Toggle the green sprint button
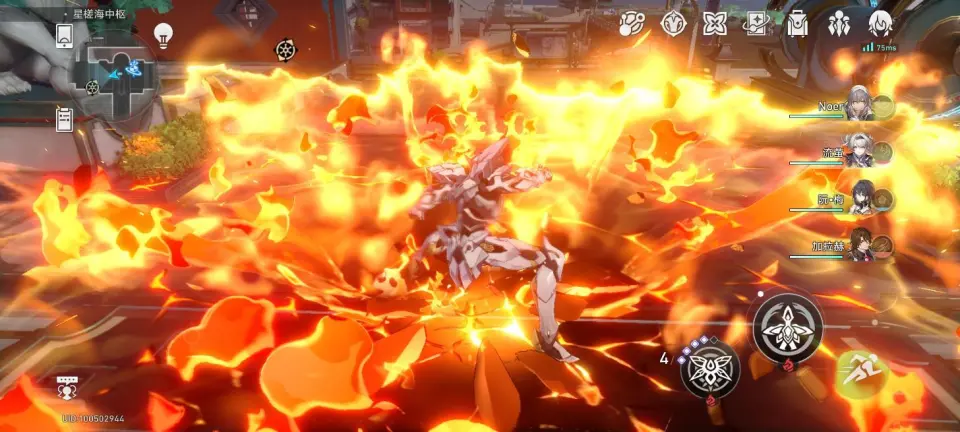The width and height of the screenshot is (960, 432). pos(860,373)
